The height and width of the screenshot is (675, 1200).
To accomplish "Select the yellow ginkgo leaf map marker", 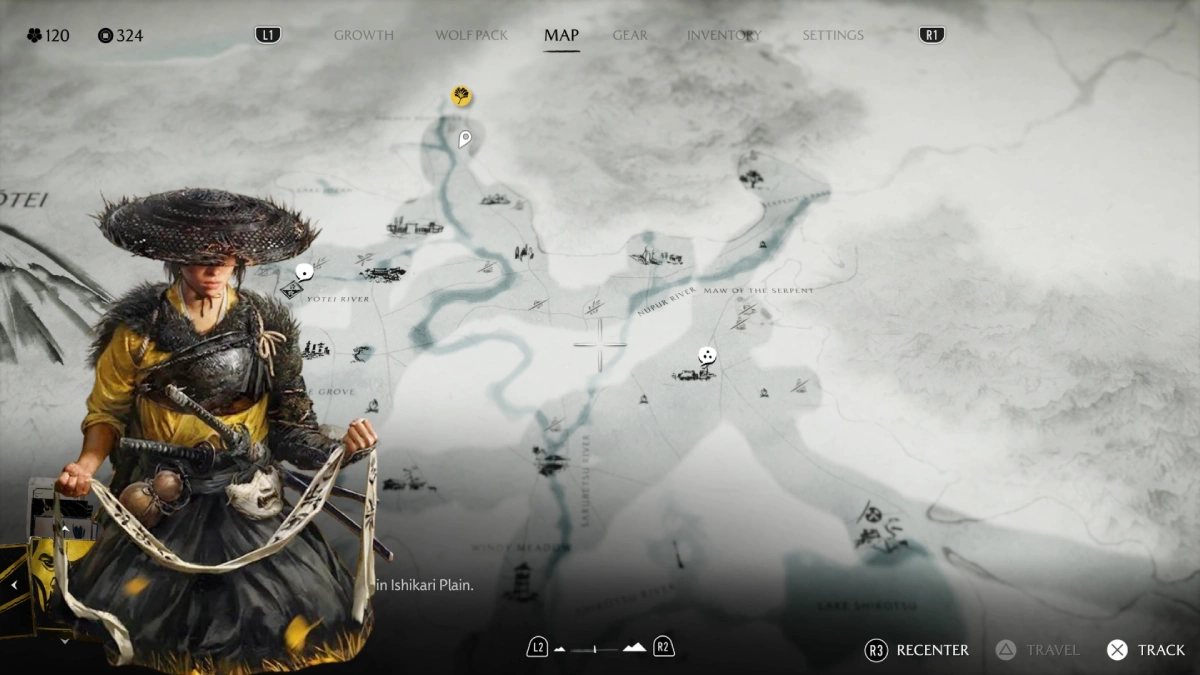I will tap(461, 96).
